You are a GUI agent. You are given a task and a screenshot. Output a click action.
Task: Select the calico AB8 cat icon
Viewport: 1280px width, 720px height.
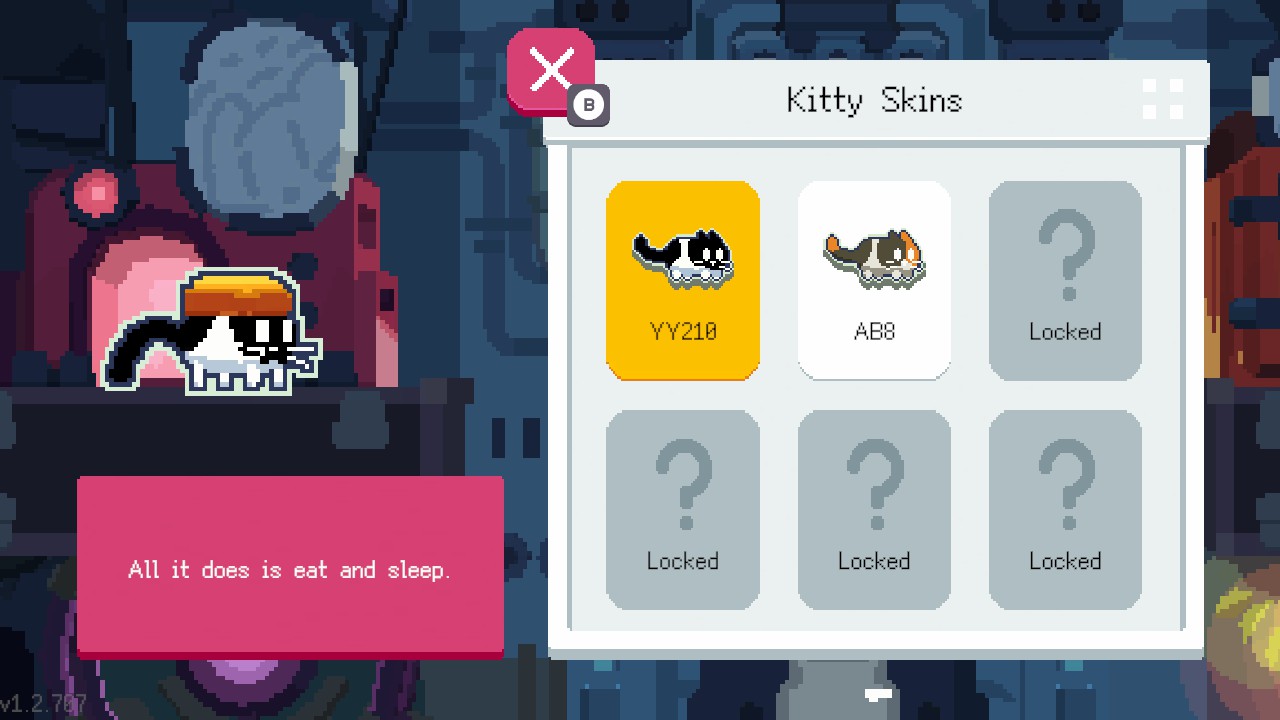874,255
